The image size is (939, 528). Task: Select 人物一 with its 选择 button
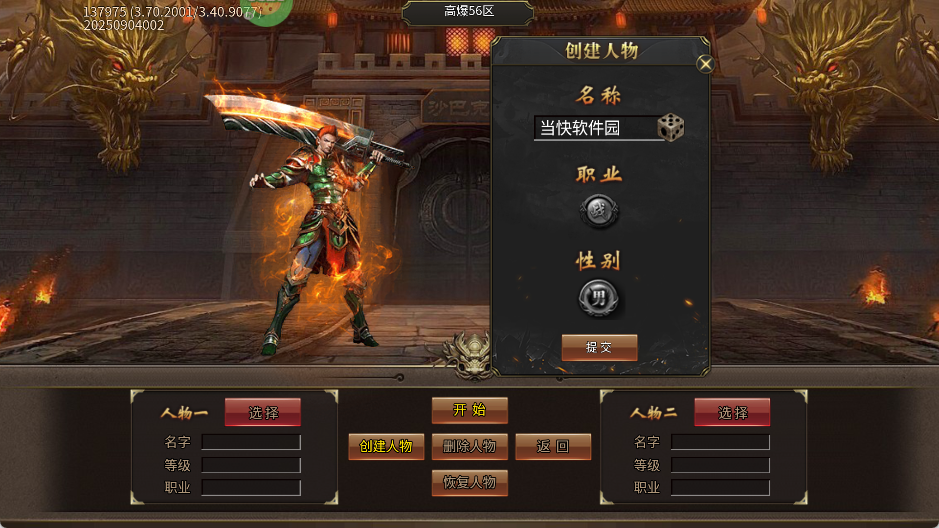pos(263,412)
